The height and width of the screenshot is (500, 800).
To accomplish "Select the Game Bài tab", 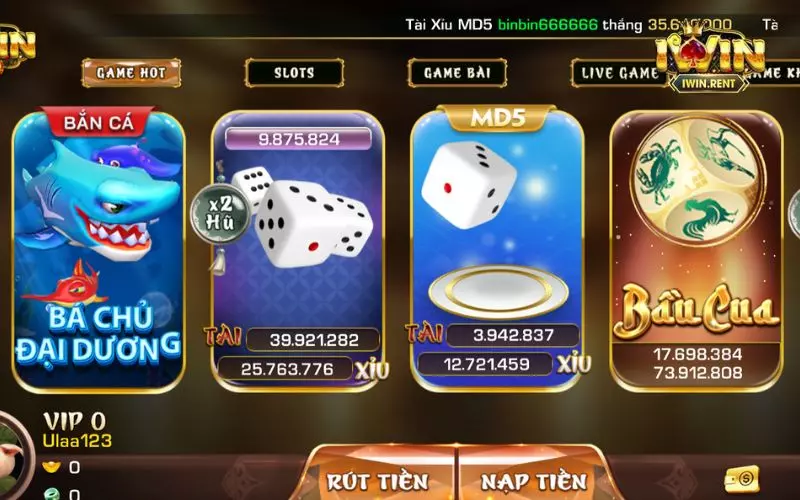I will point(457,72).
